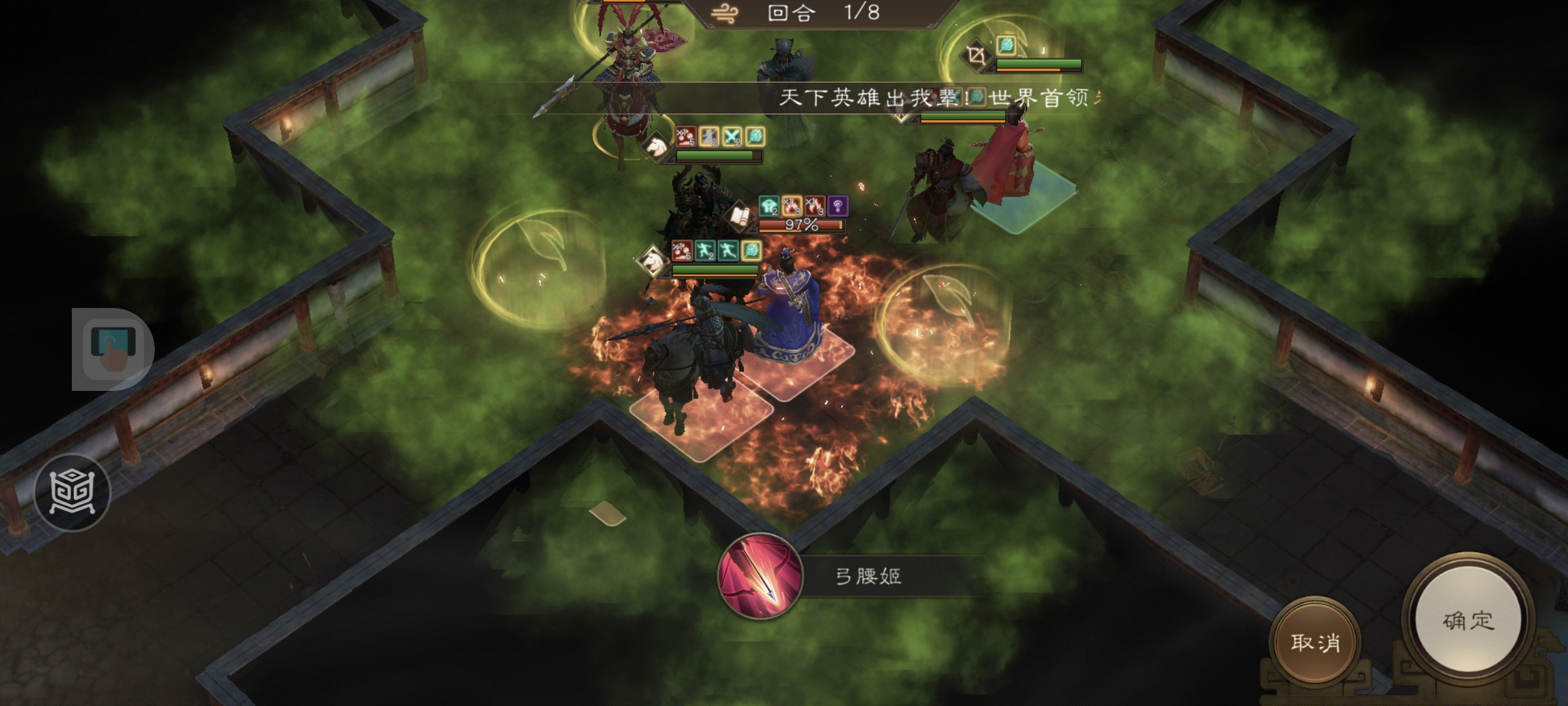The image size is (1568, 706).
Task: Select the teal crossed-swords buff icon
Action: coord(732,137)
